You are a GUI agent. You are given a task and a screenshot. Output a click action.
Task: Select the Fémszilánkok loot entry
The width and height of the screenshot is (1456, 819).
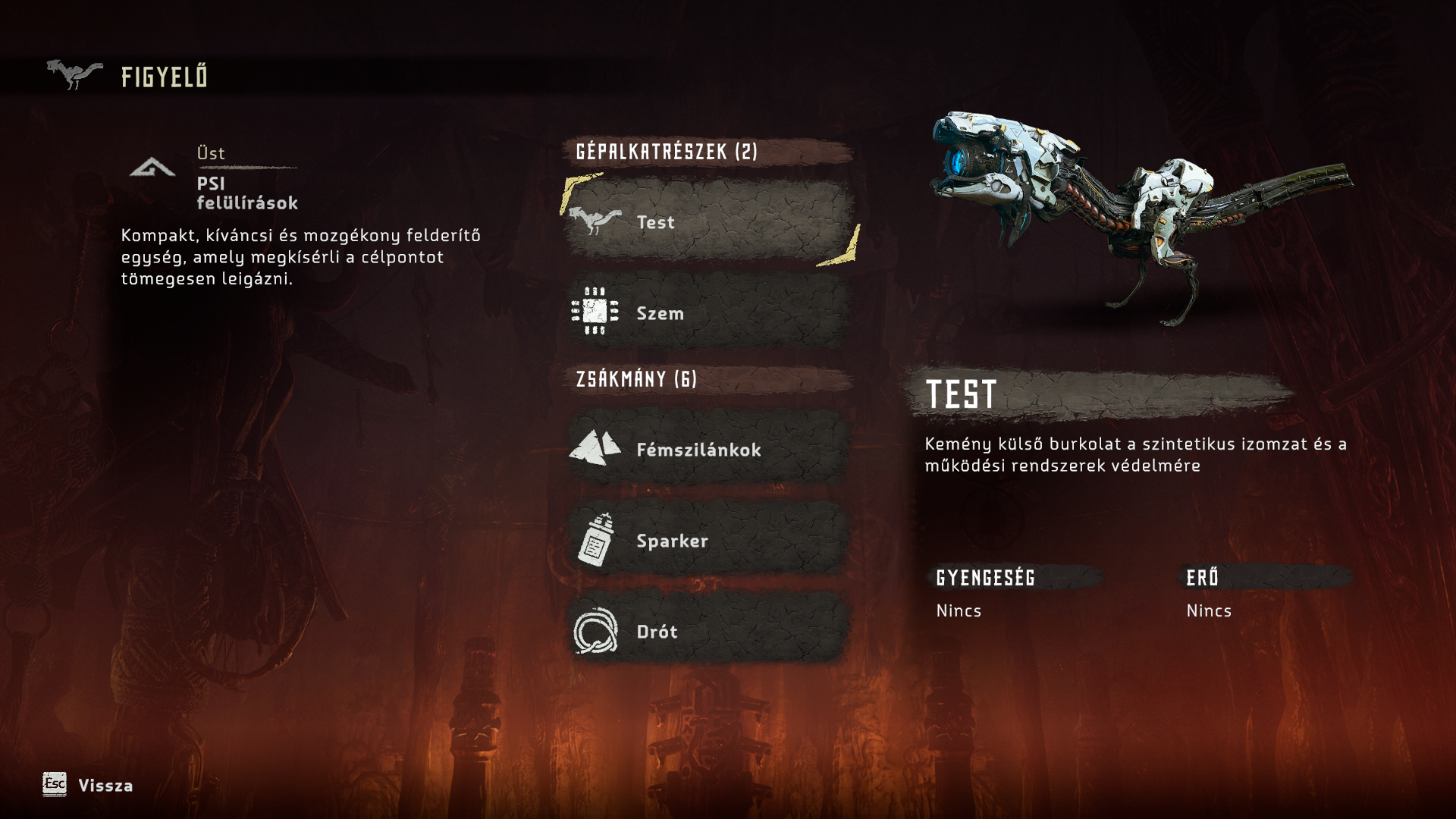pos(709,449)
